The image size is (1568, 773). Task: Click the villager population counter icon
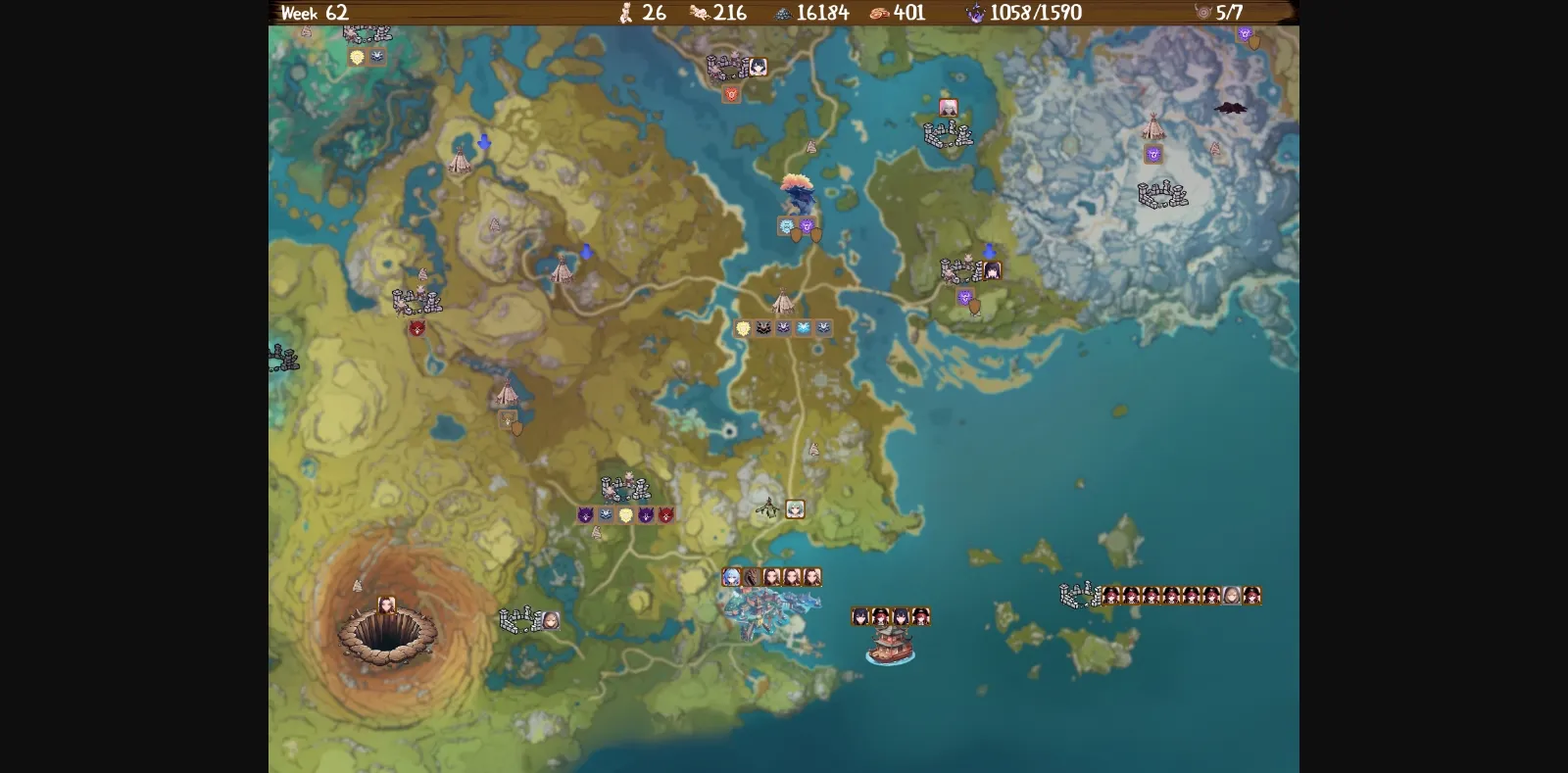click(x=626, y=14)
